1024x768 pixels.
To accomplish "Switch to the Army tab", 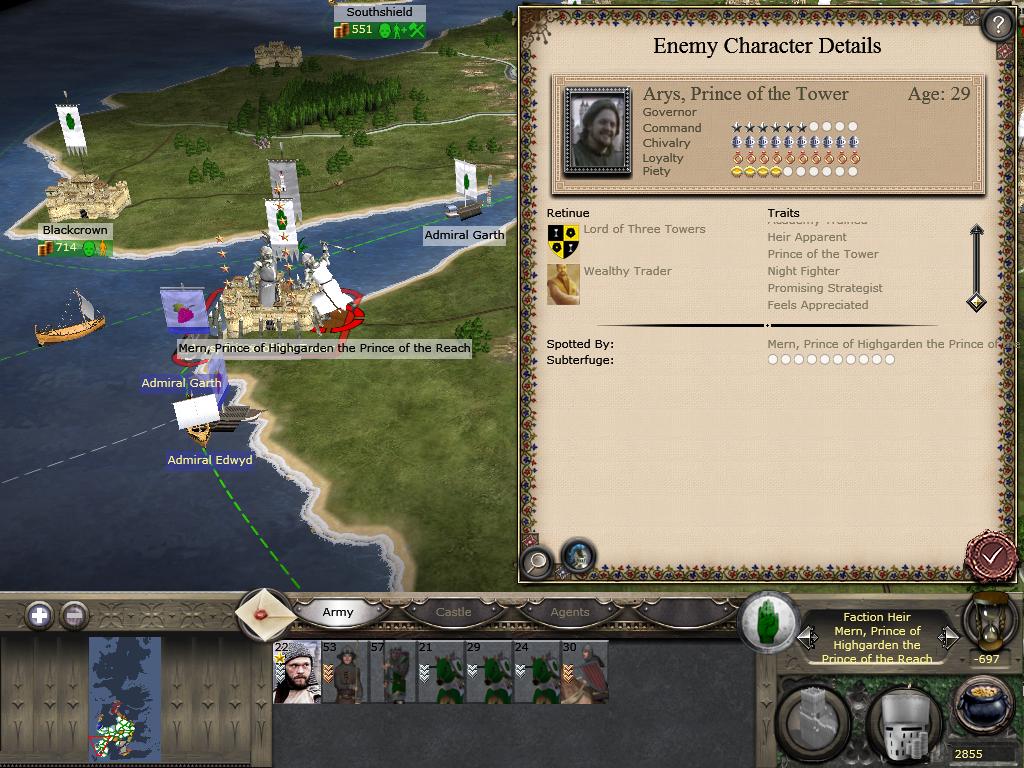I will 338,612.
